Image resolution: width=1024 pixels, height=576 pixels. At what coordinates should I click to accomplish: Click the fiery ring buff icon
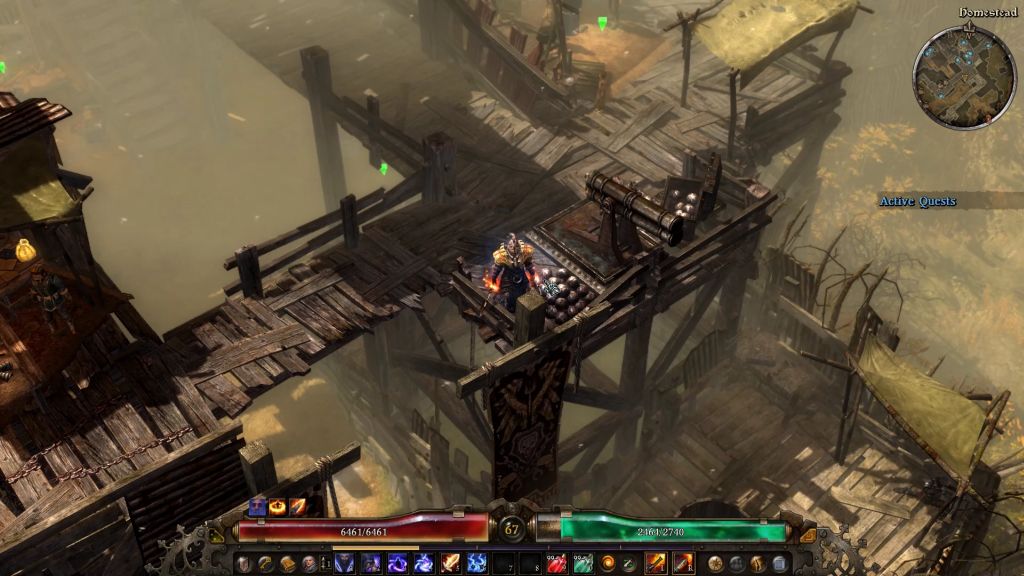[x=277, y=506]
